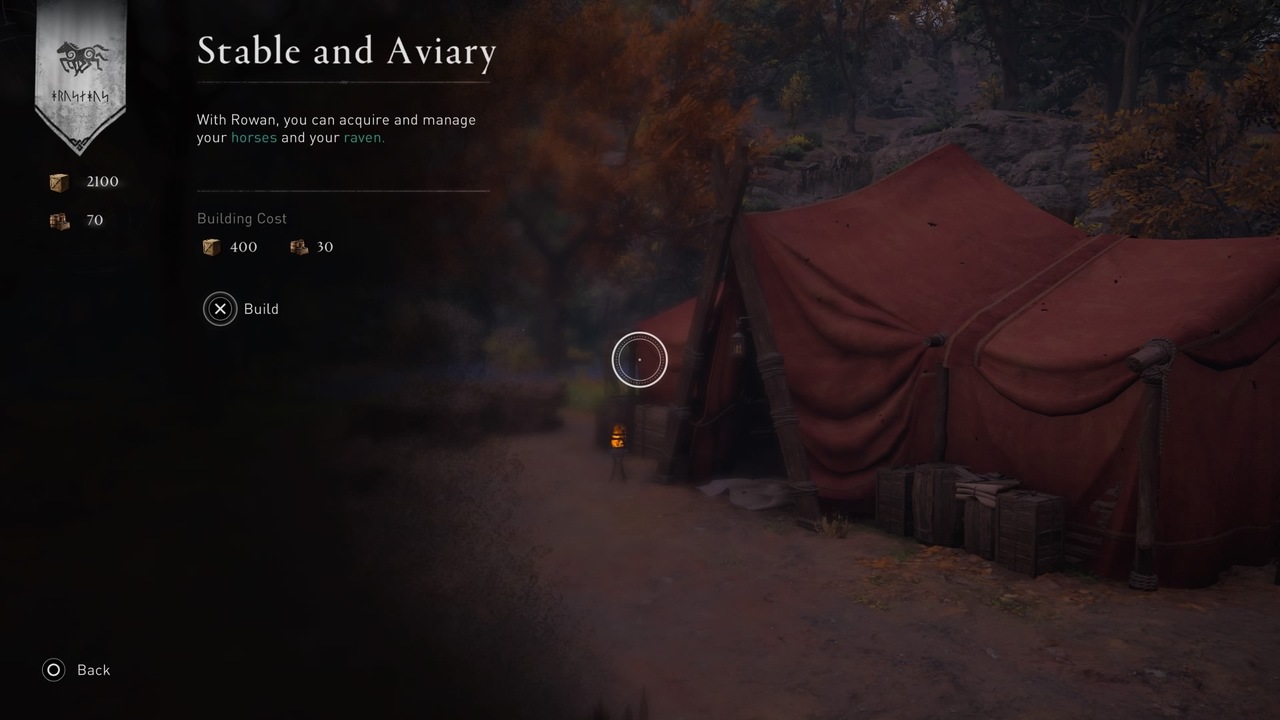Click the circular aiming reticle
Viewport: 1280px width, 720px height.
click(639, 359)
